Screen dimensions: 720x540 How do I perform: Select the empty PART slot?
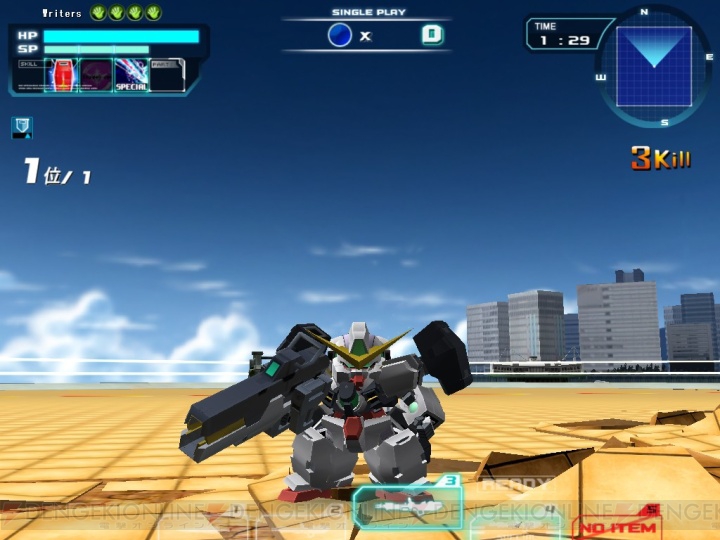click(x=166, y=76)
